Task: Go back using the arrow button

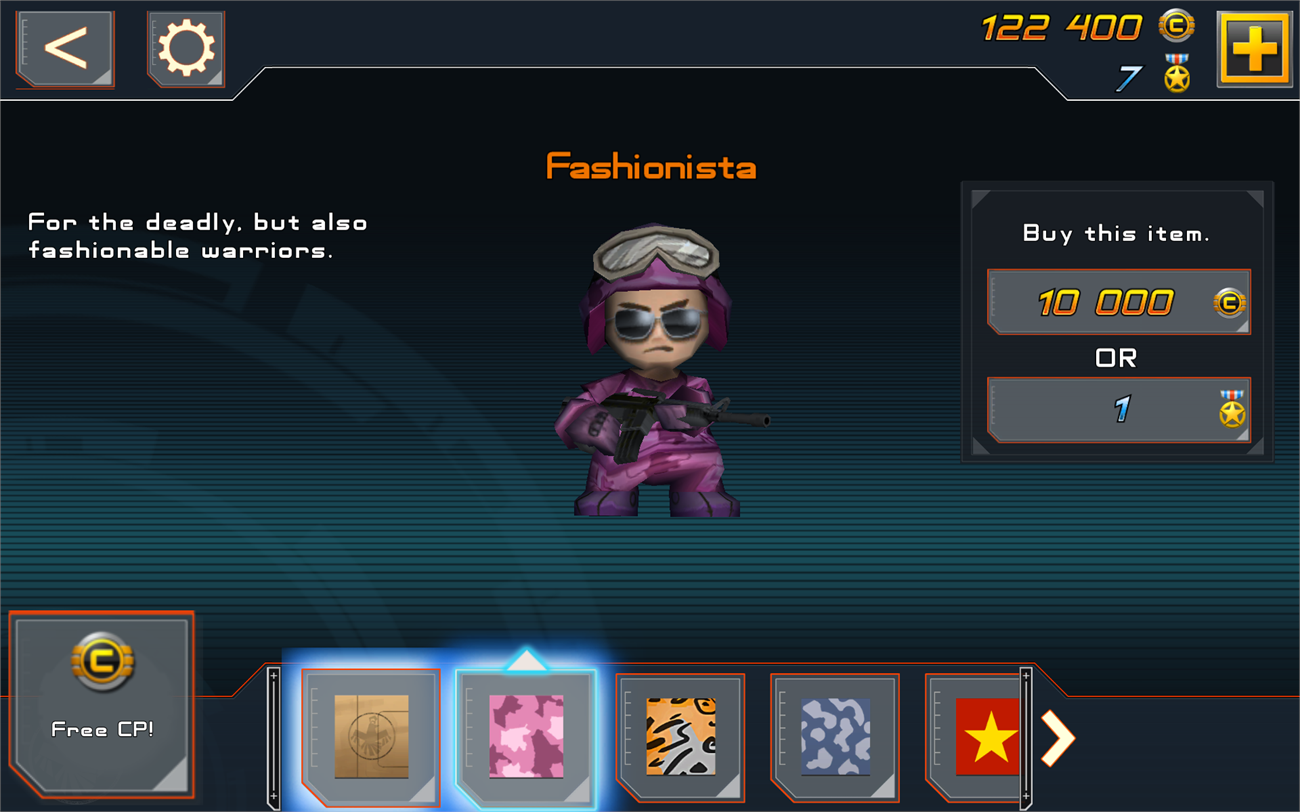Action: coord(65,48)
